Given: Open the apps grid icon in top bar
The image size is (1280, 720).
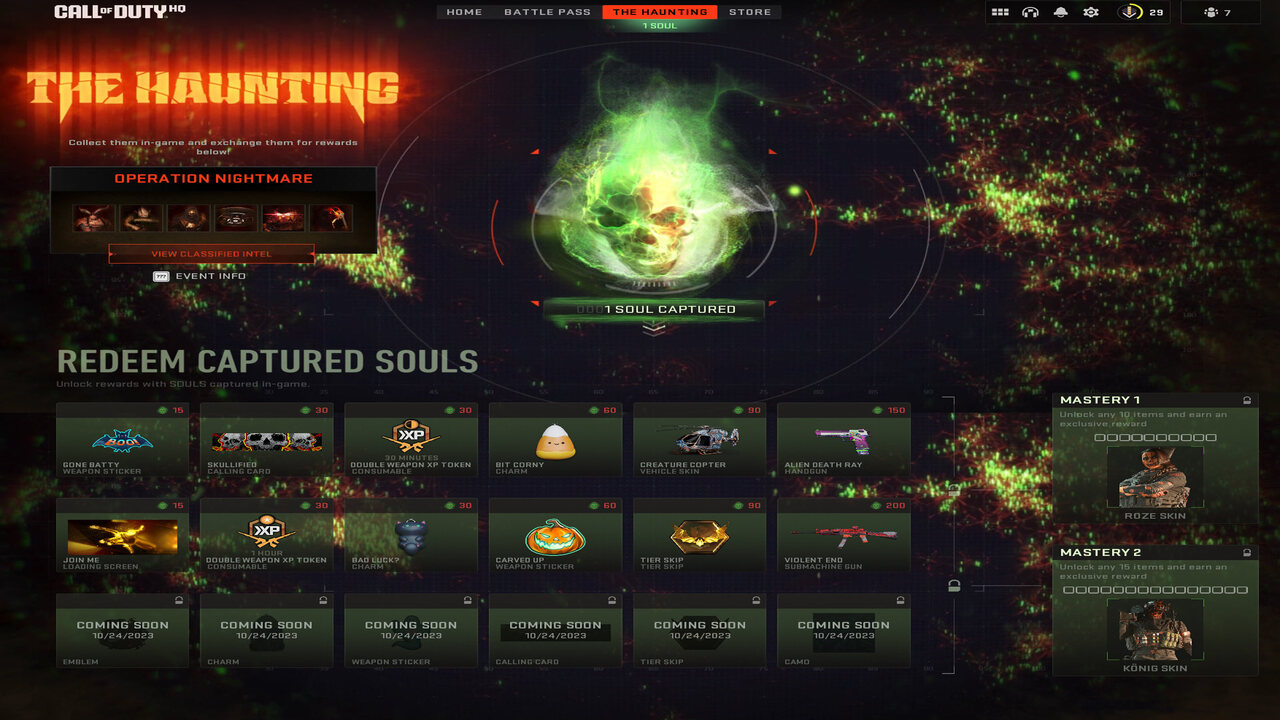Looking at the screenshot, I should click(998, 12).
